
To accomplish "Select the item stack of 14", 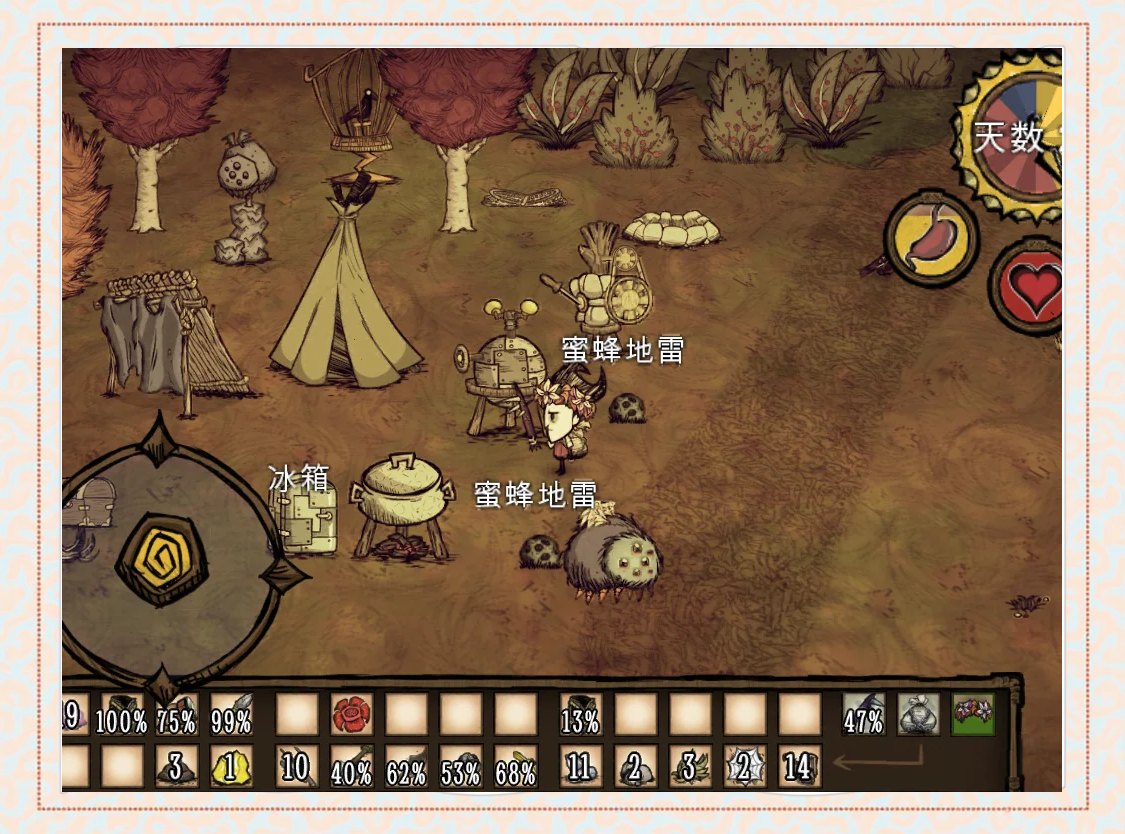I will 799,766.
